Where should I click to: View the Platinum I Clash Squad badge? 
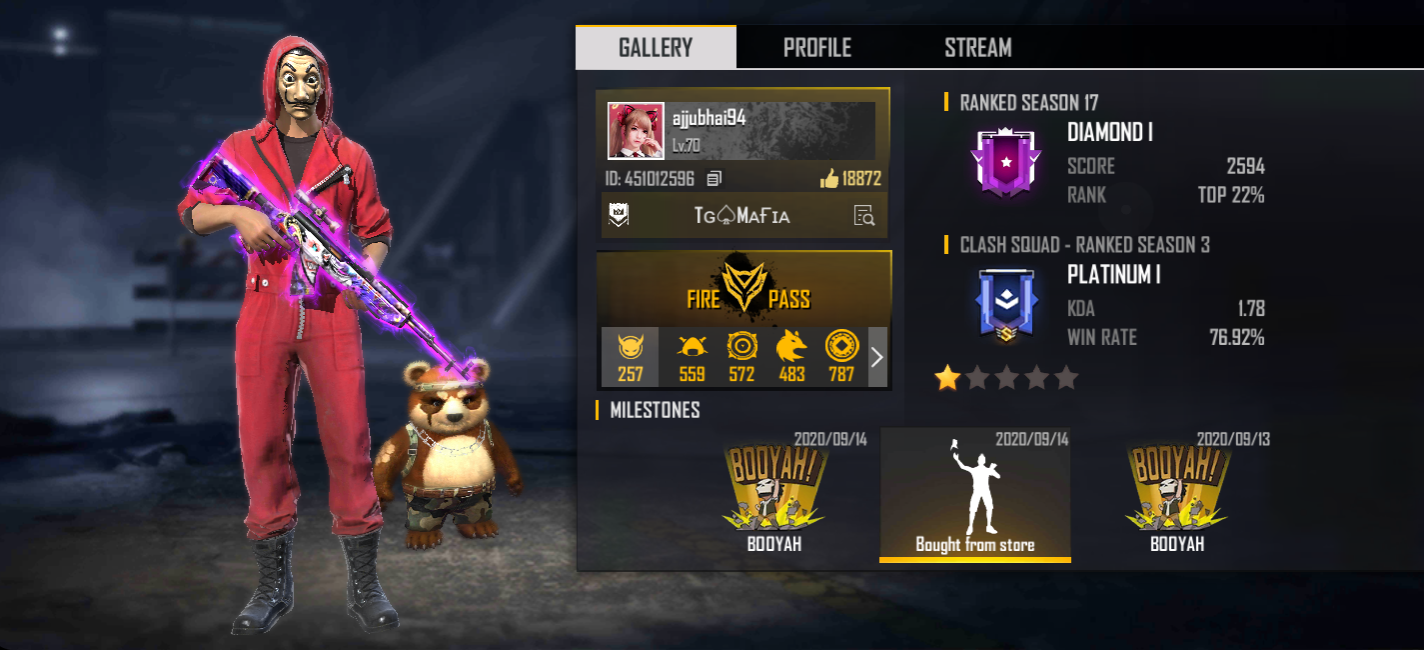pyautogui.click(x=1005, y=305)
